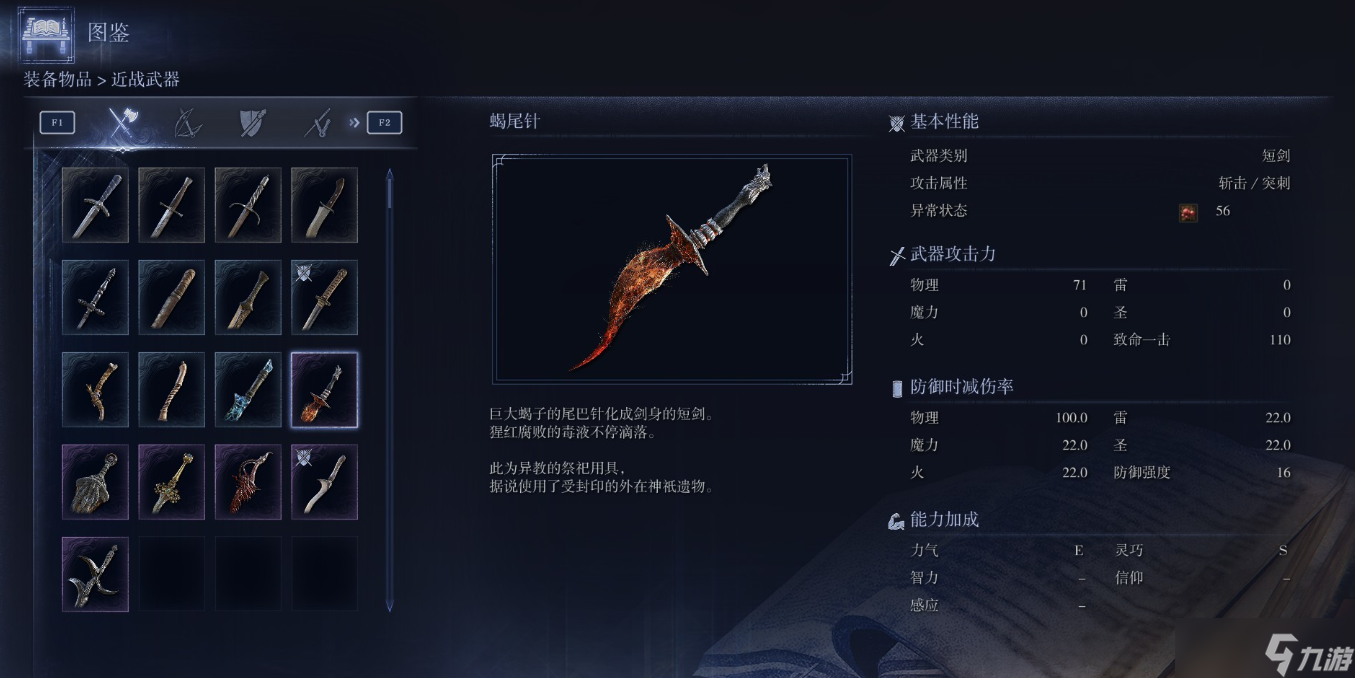The height and width of the screenshot is (678, 1355).
Task: Open the bow ranged weapons tab
Action: tap(187, 123)
